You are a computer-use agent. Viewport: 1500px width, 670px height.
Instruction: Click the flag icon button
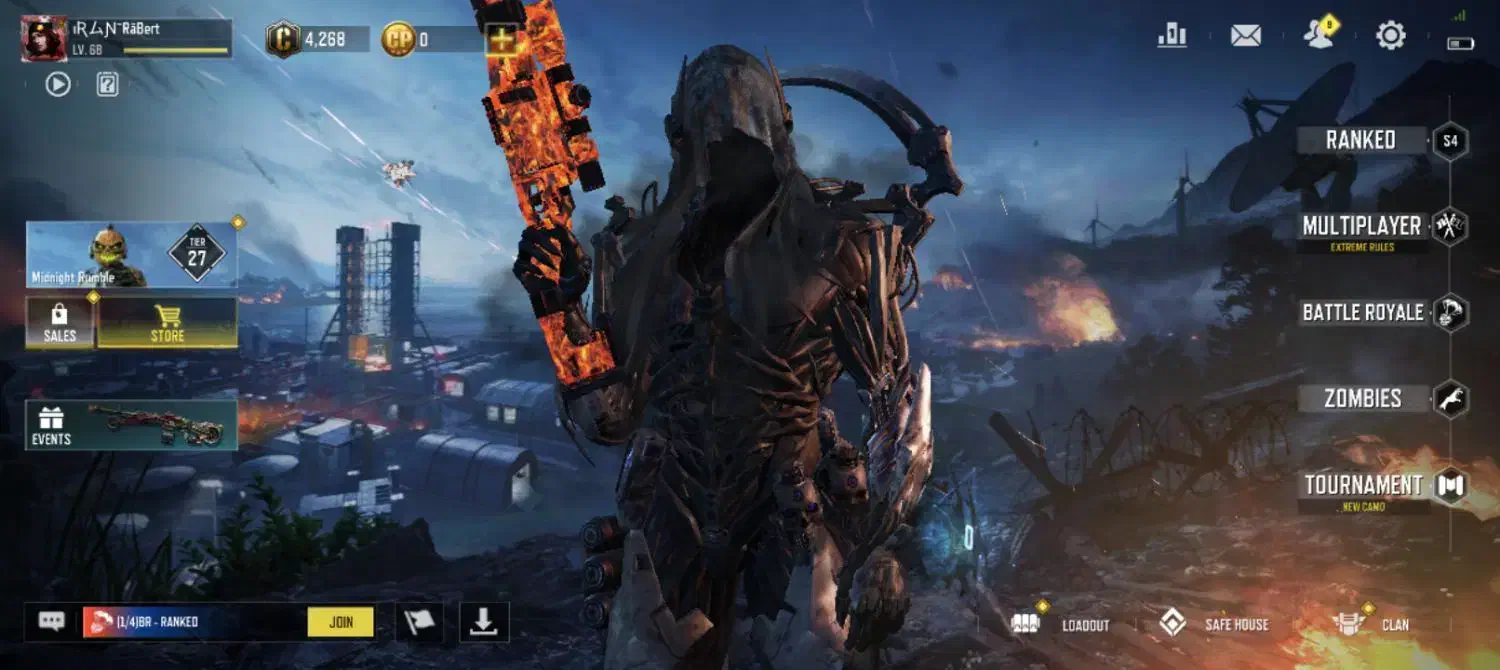coord(420,622)
